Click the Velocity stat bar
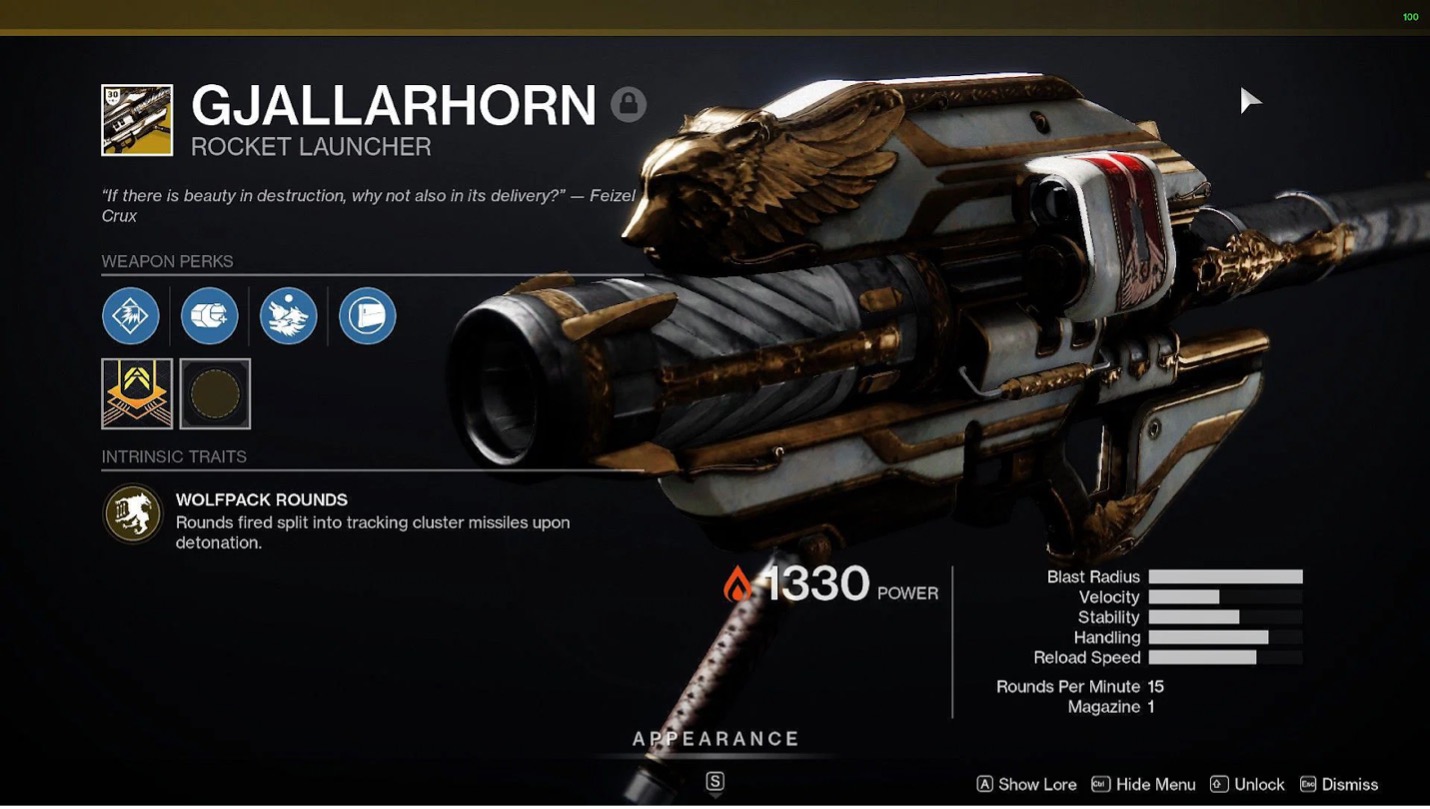 1225,597
